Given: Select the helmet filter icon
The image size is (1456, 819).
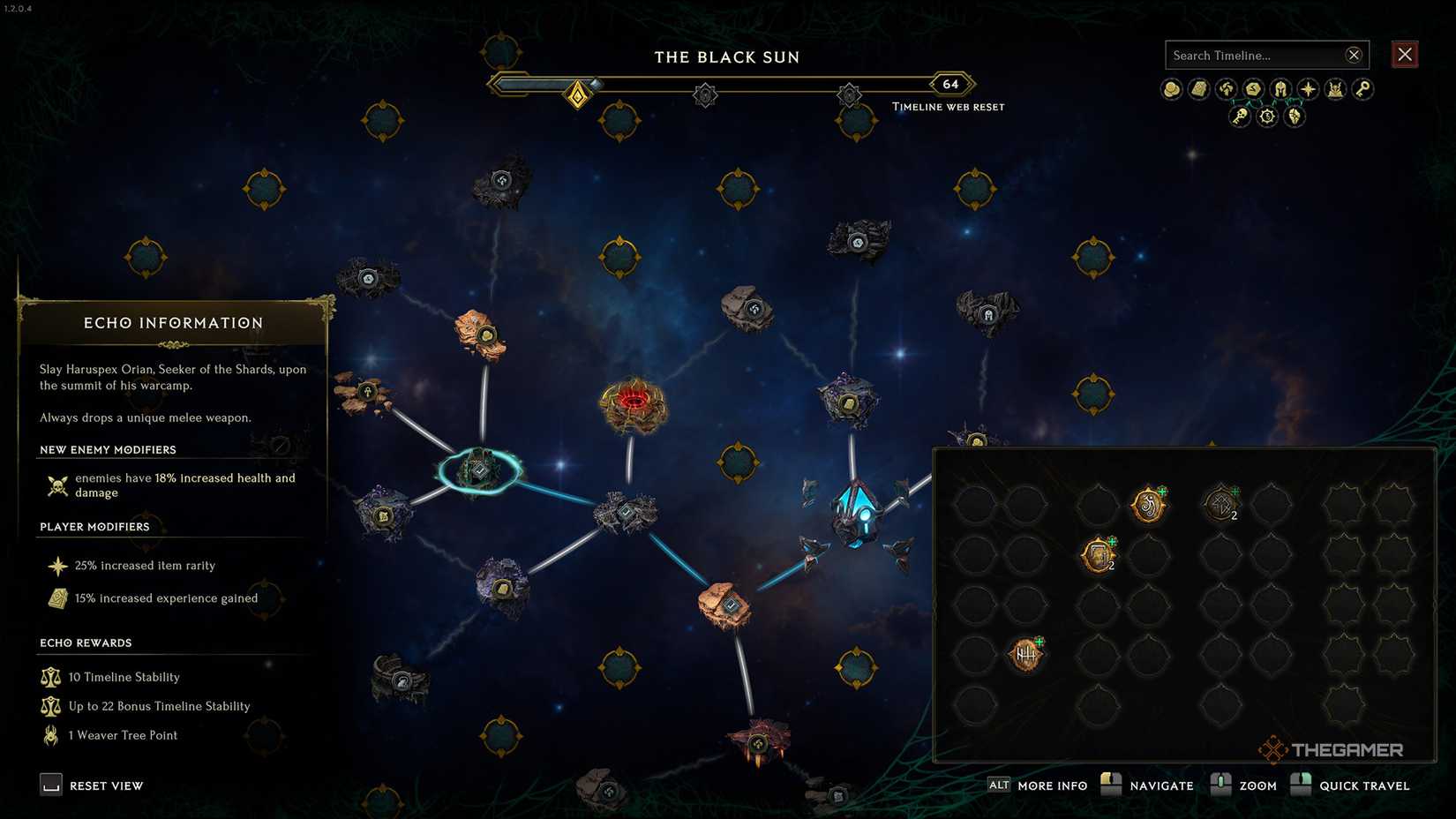Looking at the screenshot, I should (1278, 88).
